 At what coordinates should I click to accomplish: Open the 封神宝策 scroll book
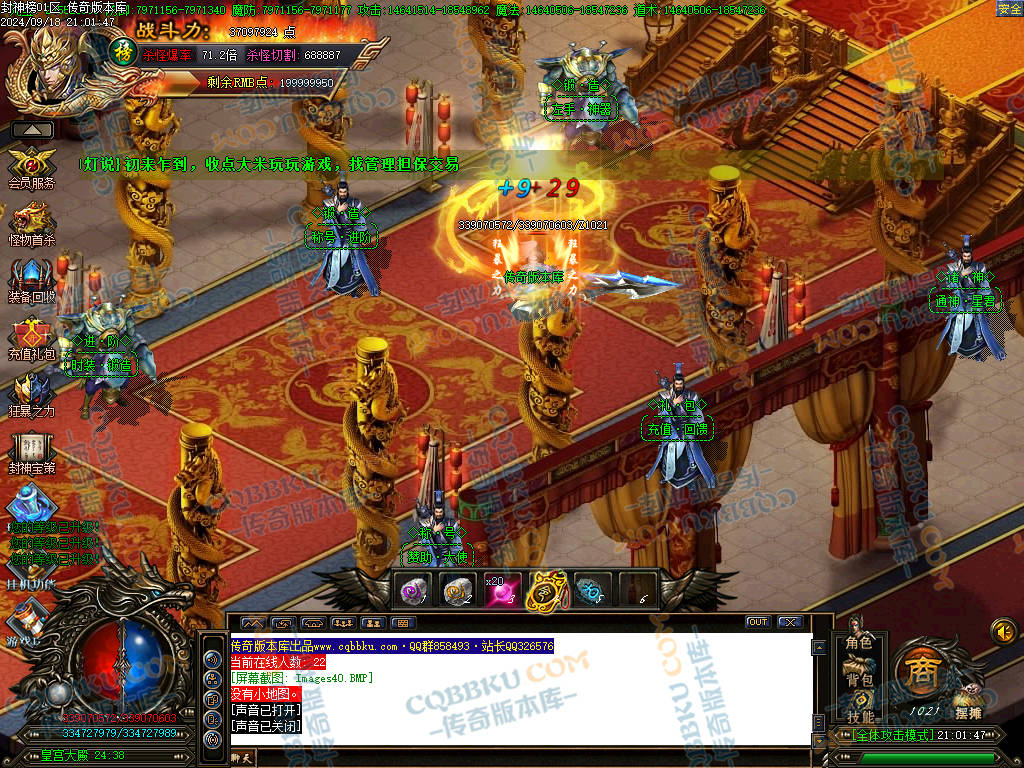(x=31, y=448)
